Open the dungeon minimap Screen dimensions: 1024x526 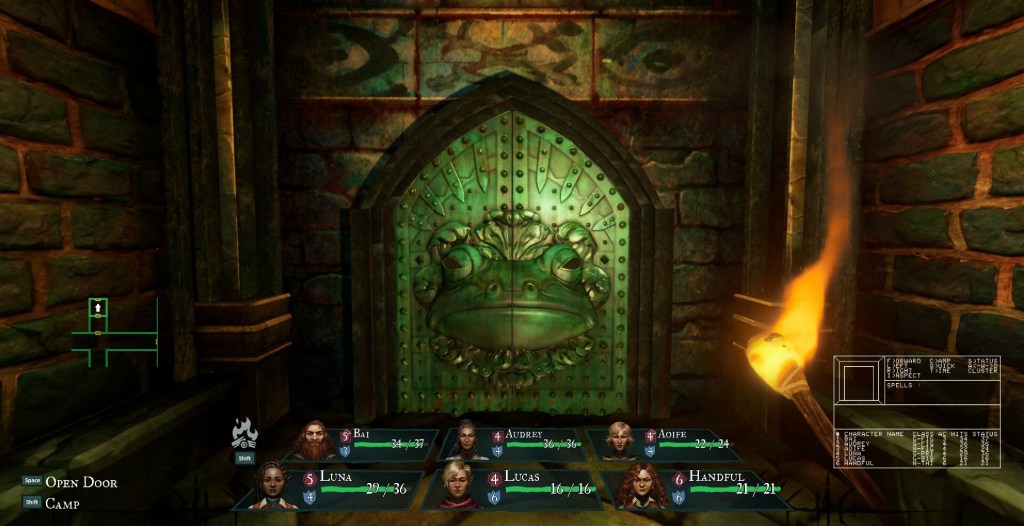click(112, 330)
